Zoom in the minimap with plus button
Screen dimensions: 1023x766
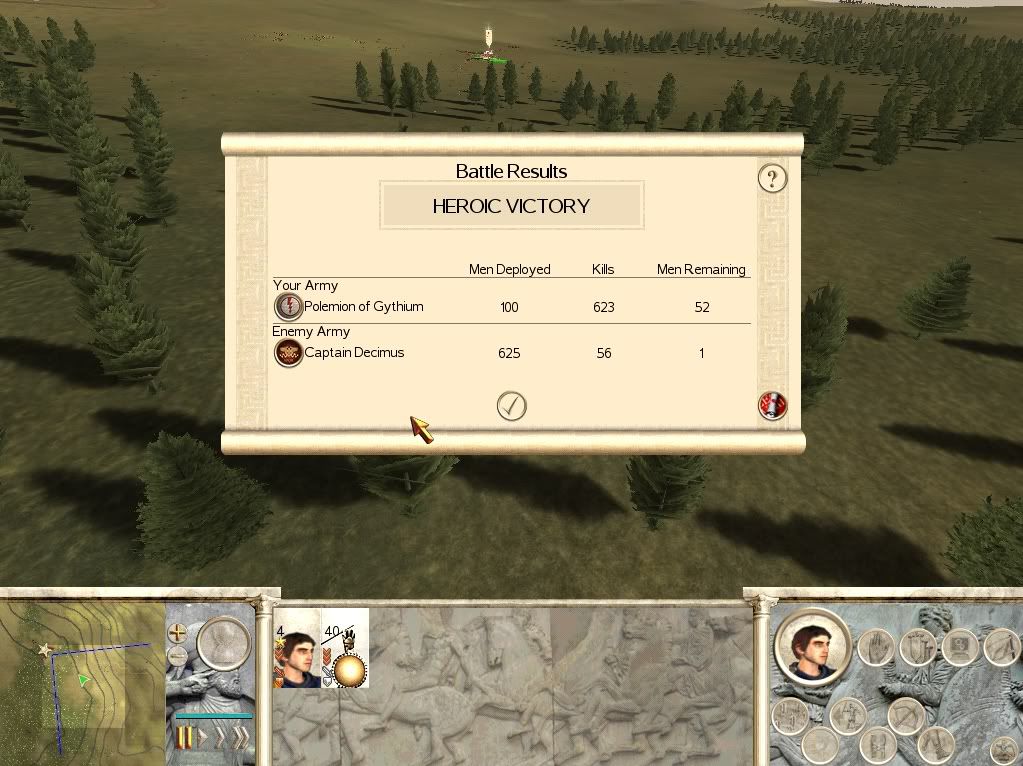pyautogui.click(x=179, y=633)
